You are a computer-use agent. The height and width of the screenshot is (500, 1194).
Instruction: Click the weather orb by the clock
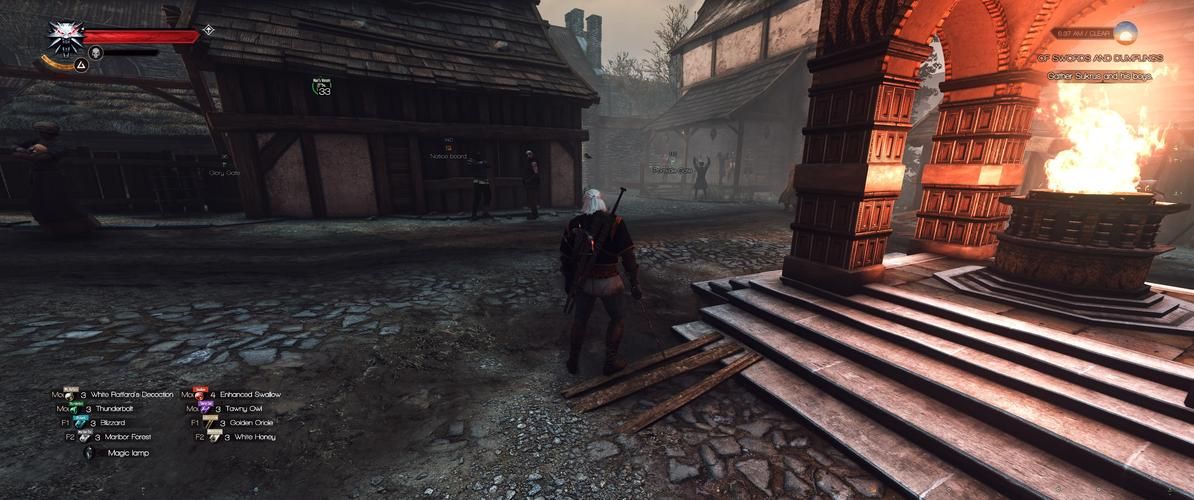[x=1126, y=33]
